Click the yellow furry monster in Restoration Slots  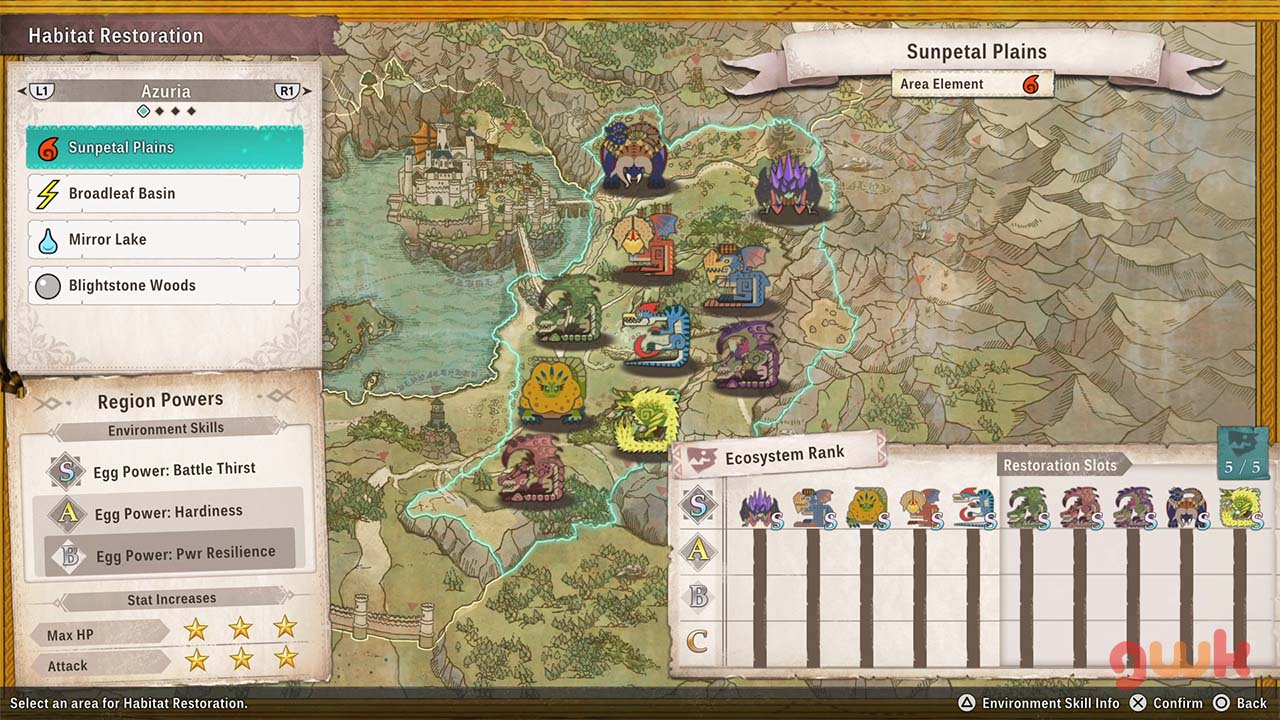(1240, 508)
